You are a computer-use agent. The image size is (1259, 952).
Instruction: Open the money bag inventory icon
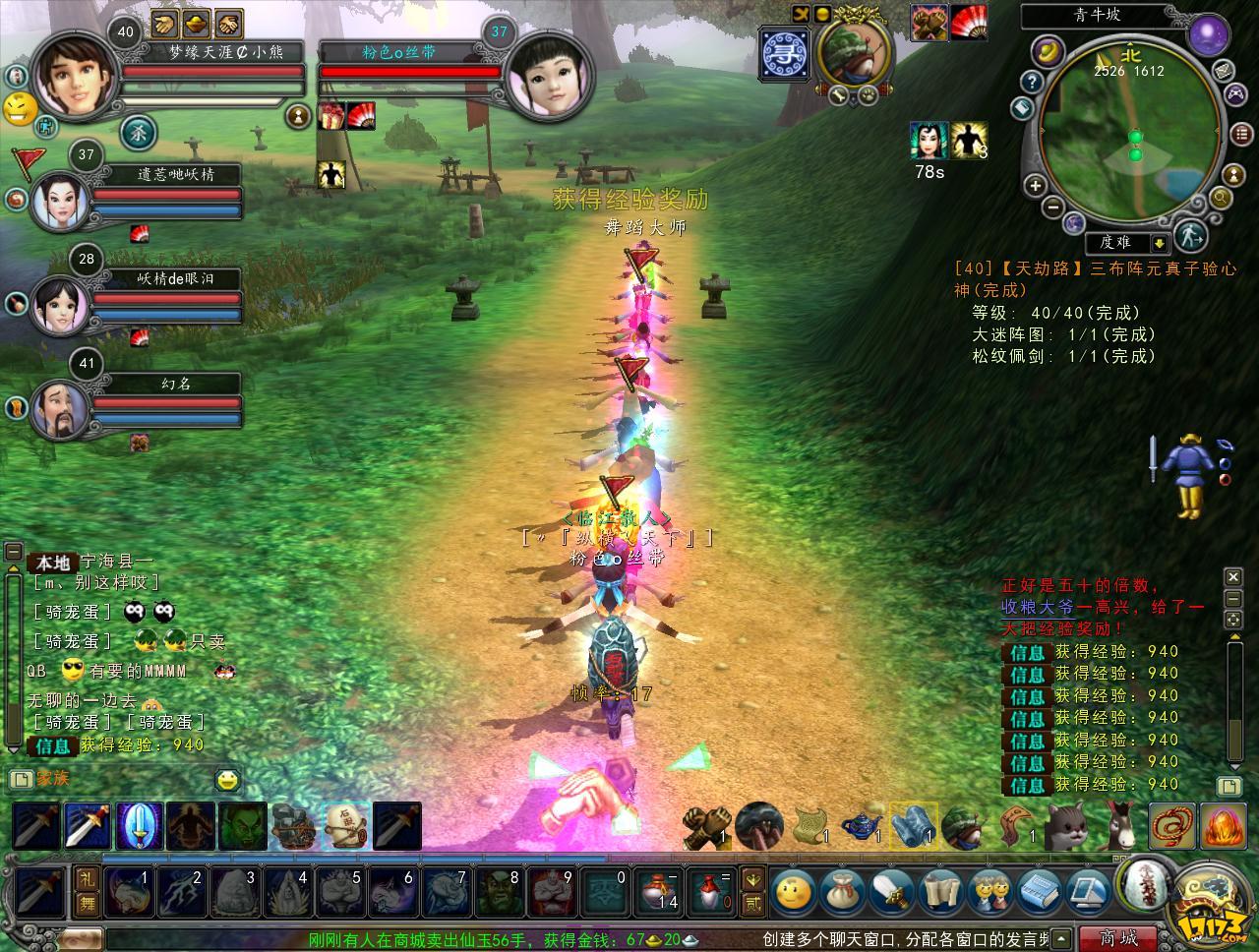(x=843, y=892)
